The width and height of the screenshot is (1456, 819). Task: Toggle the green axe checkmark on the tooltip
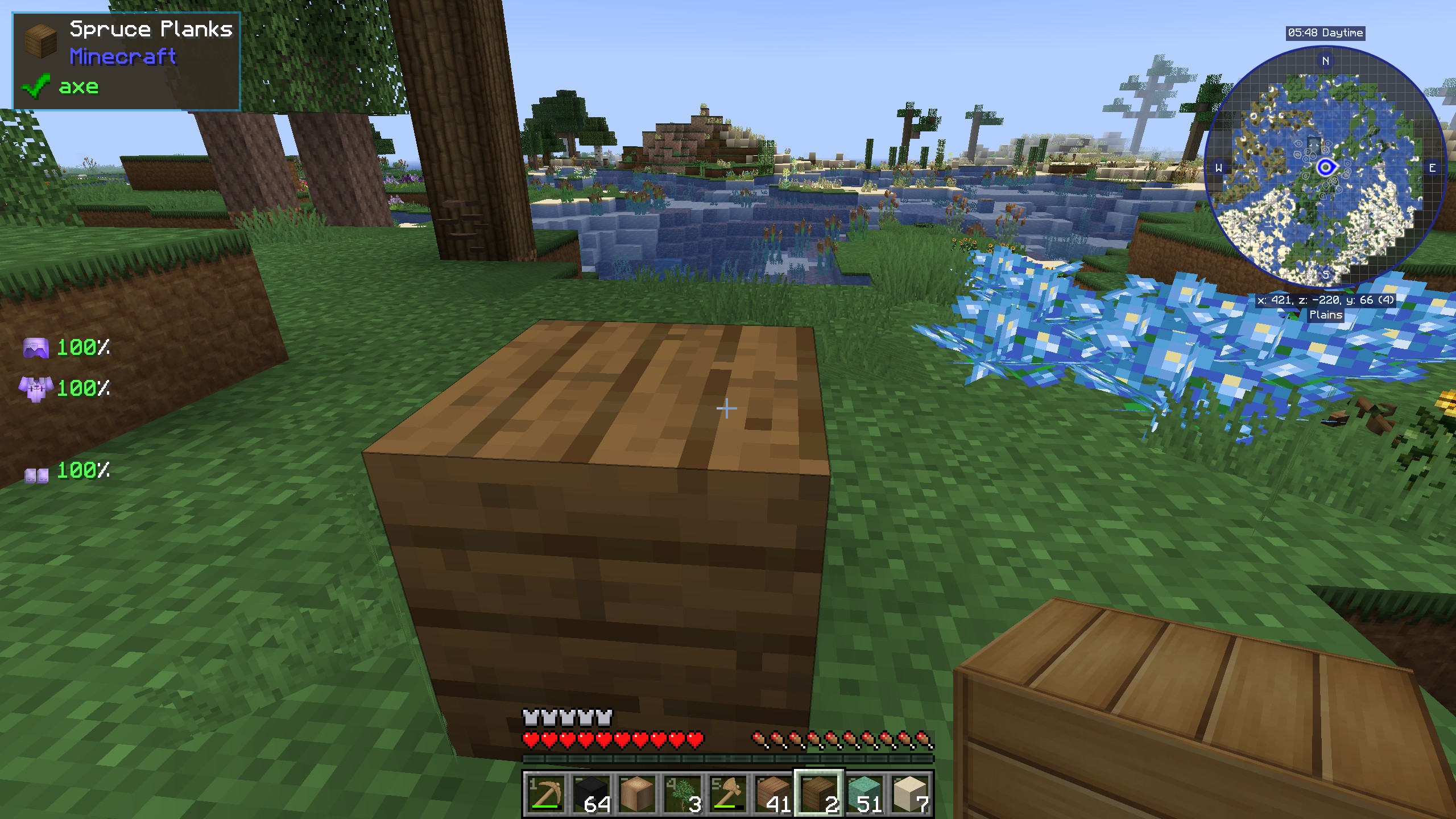click(35, 86)
